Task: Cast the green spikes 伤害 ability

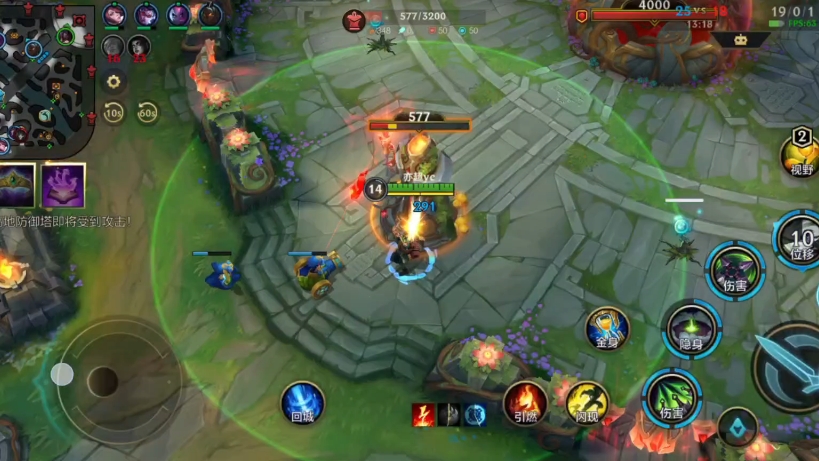Action: click(671, 397)
